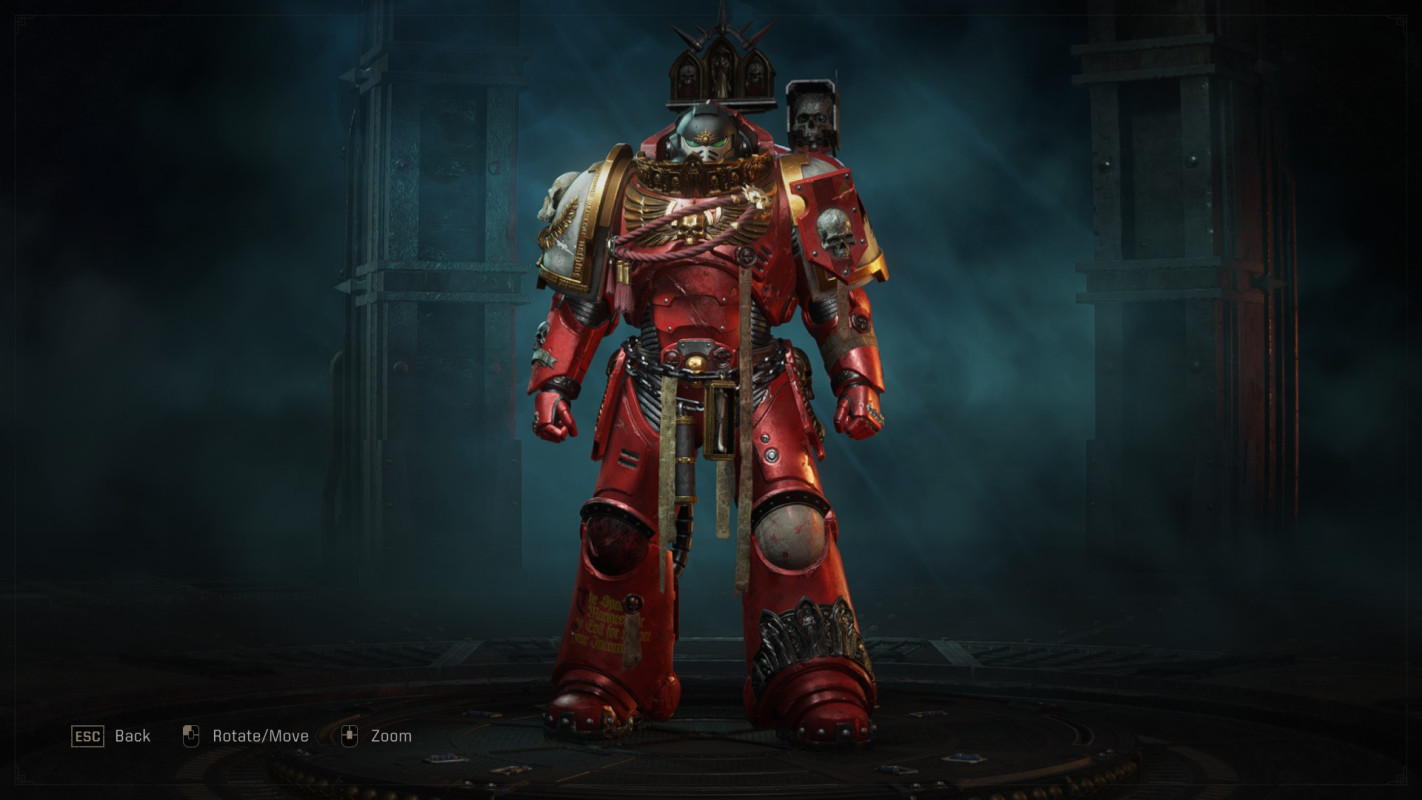
Task: Click the silver skull on the right shoulder pad
Action: point(836,232)
